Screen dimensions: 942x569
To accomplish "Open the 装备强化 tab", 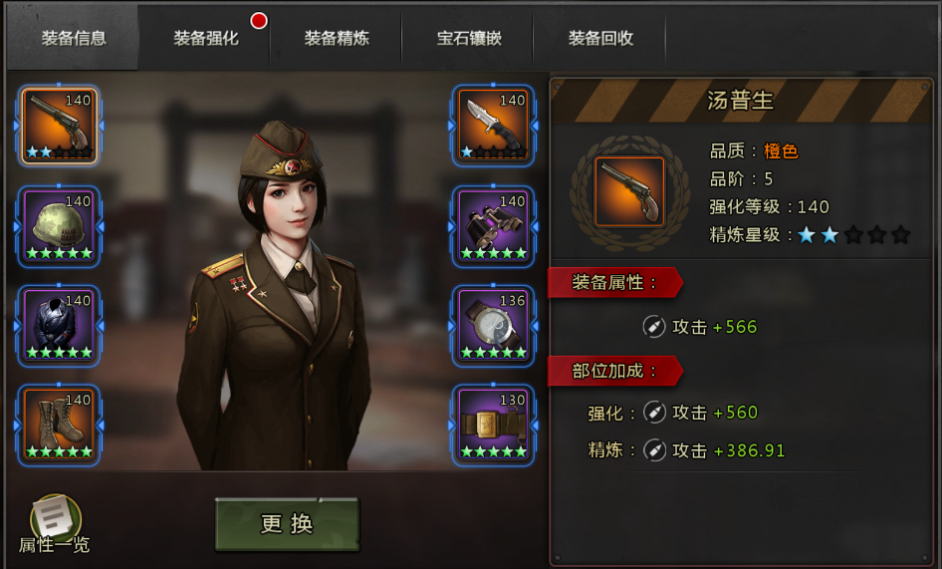I will [206, 39].
